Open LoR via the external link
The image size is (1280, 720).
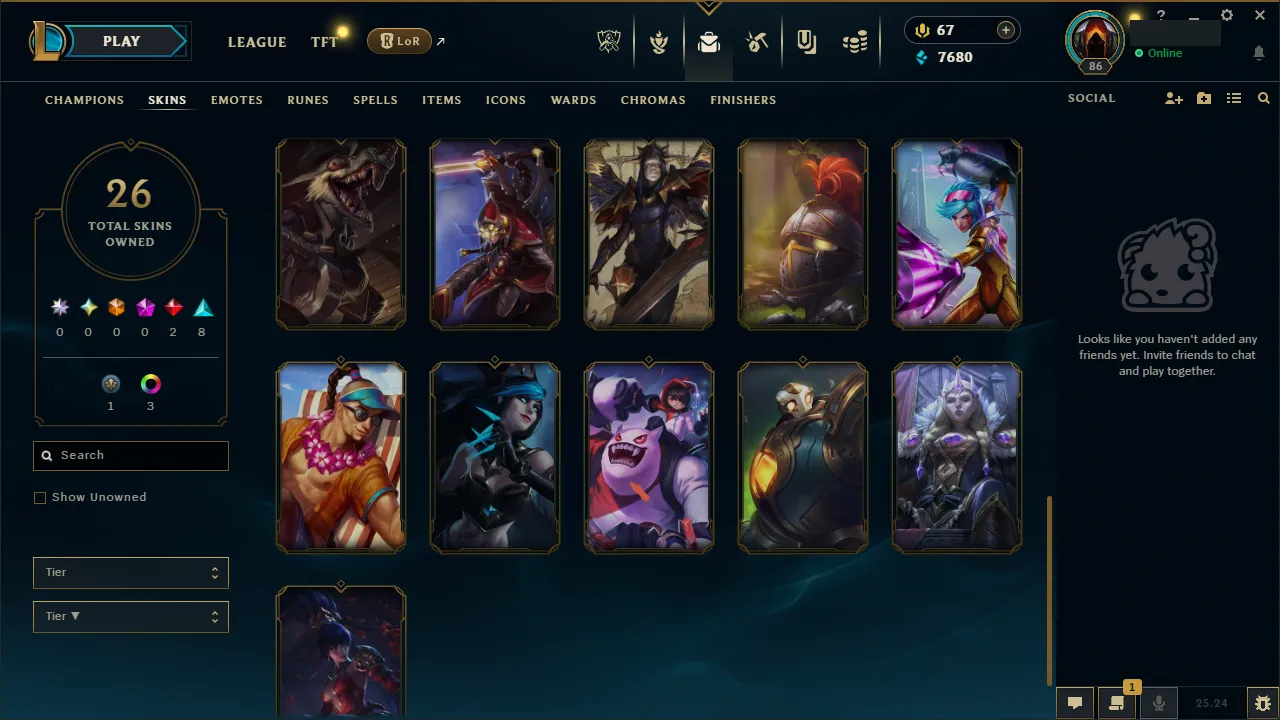tap(441, 41)
